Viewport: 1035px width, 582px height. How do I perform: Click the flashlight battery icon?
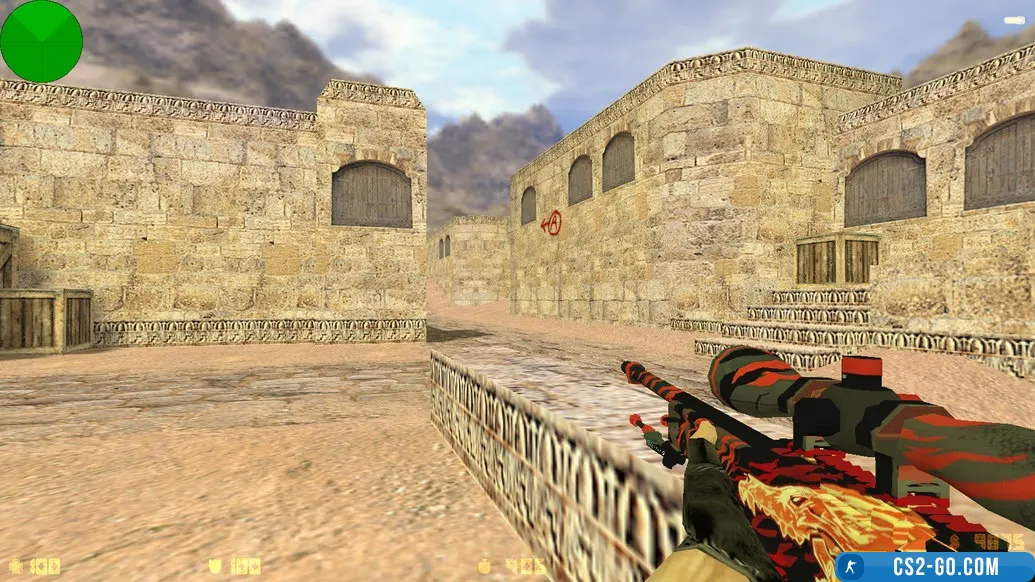point(1013,20)
